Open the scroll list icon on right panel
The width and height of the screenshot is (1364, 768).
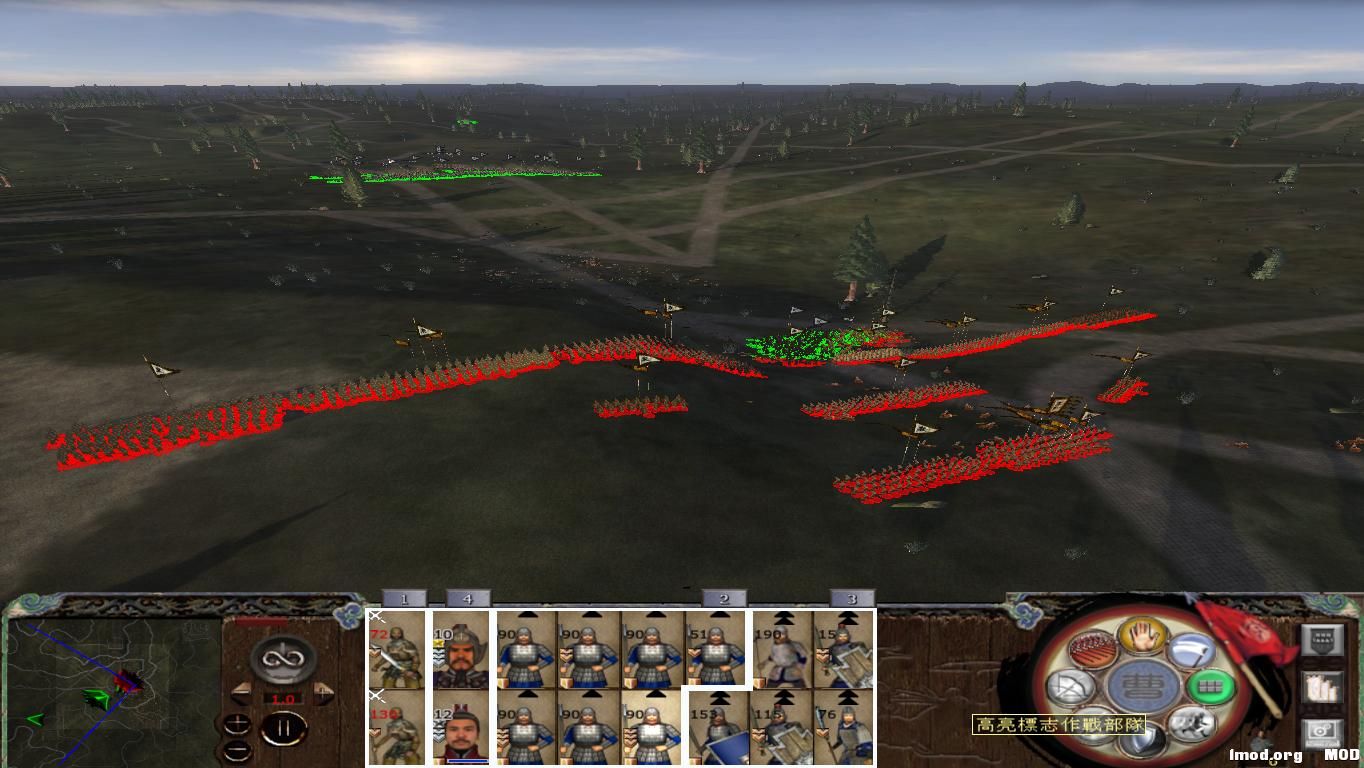[1323, 688]
